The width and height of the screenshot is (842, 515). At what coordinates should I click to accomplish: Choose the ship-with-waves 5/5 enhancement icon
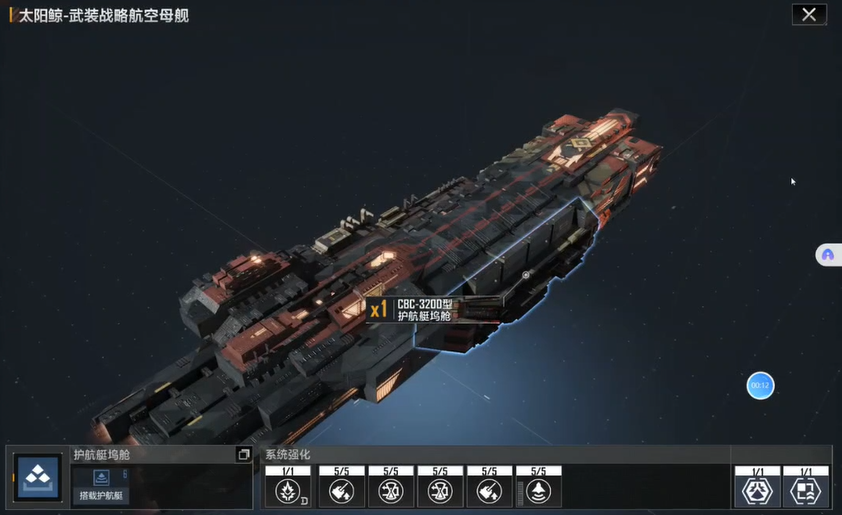pyautogui.click(x=537, y=491)
